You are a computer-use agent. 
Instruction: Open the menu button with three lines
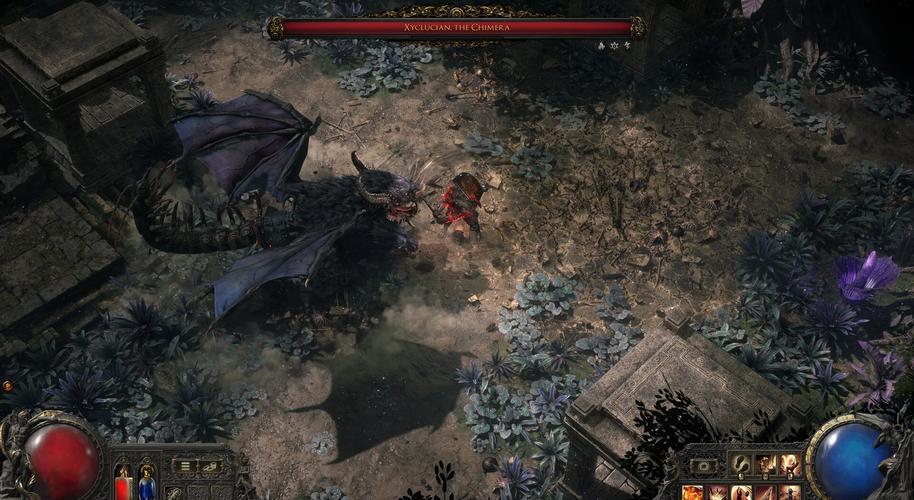[x=184, y=466]
